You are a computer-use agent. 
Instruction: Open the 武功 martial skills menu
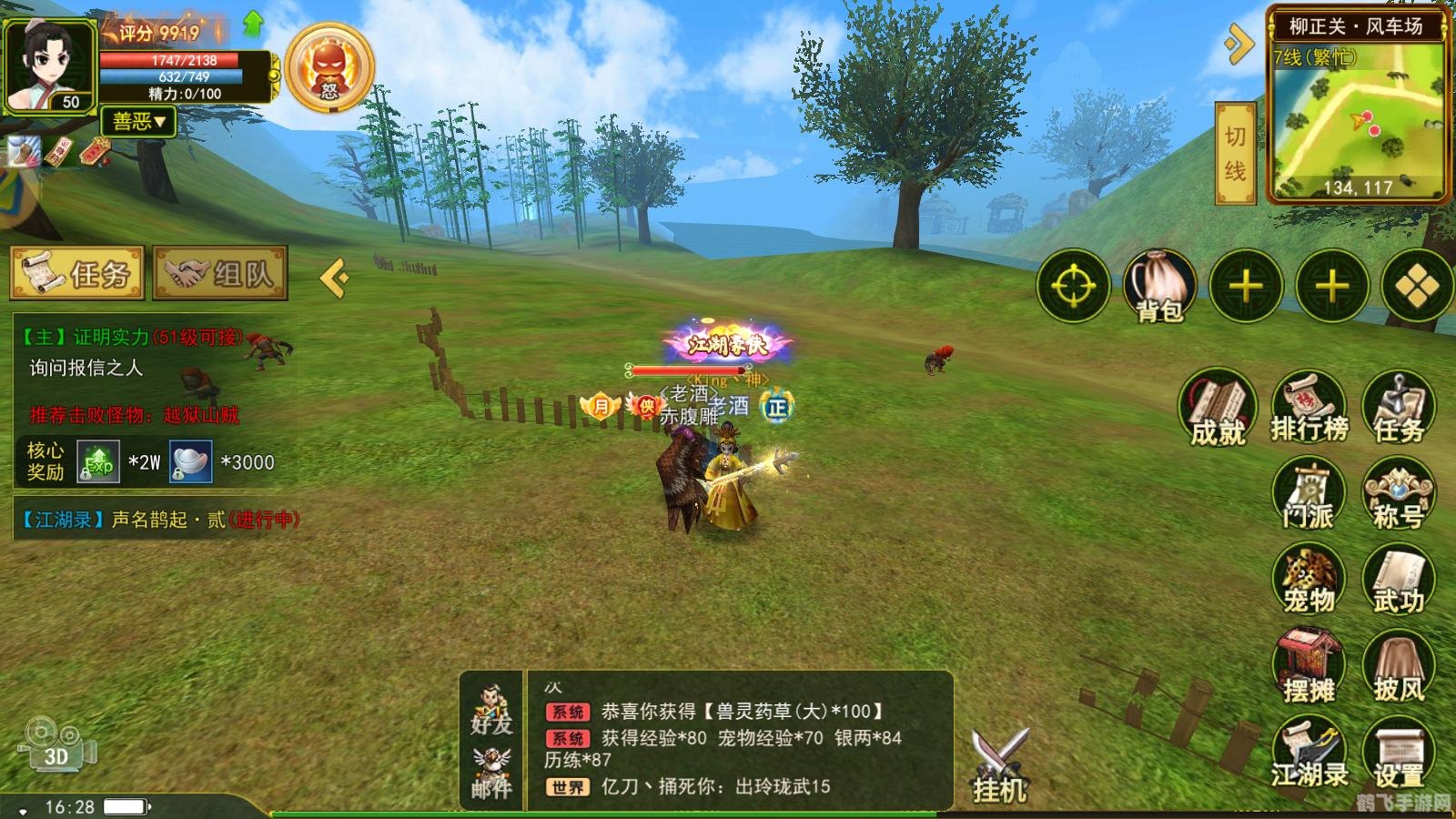[1399, 580]
